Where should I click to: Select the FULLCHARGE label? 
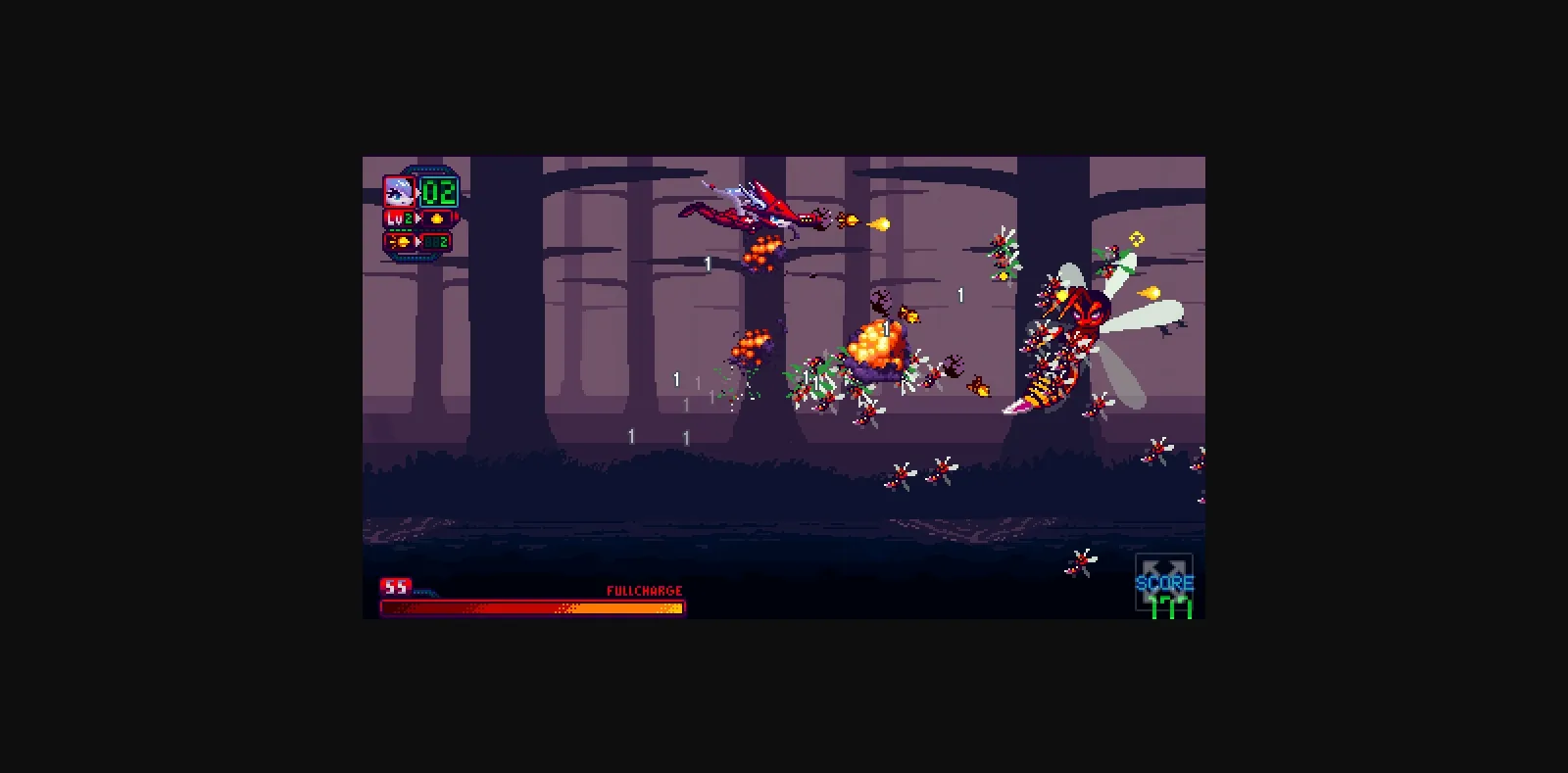point(643,590)
